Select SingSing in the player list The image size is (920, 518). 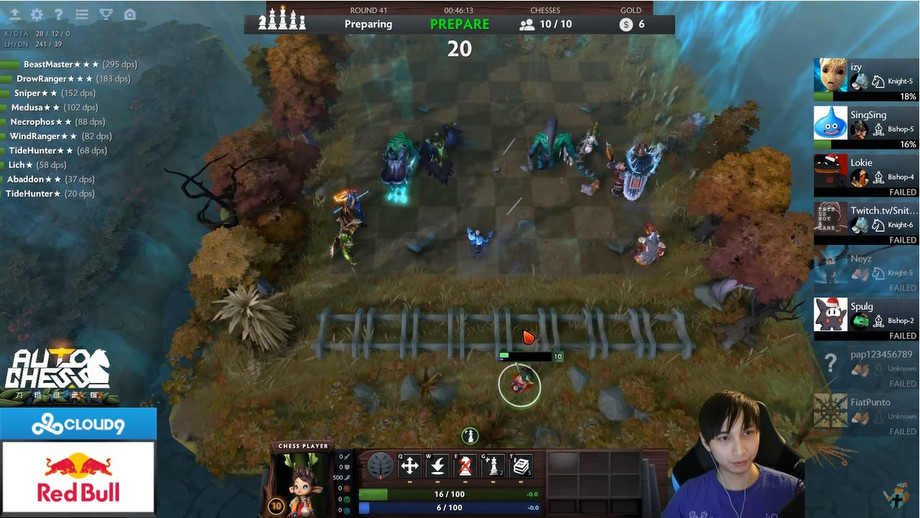point(866,128)
